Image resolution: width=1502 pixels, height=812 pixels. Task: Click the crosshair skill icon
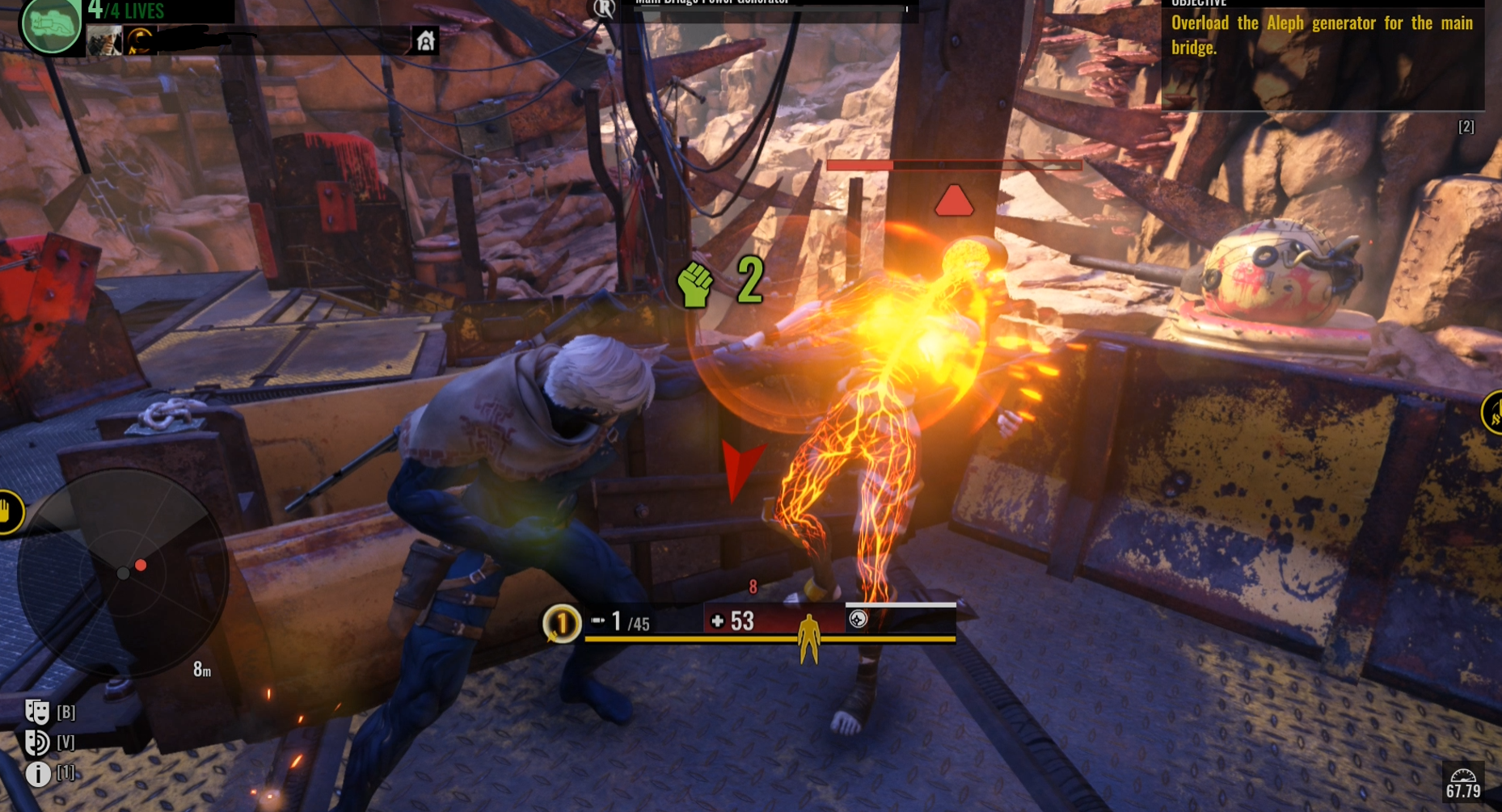[858, 619]
